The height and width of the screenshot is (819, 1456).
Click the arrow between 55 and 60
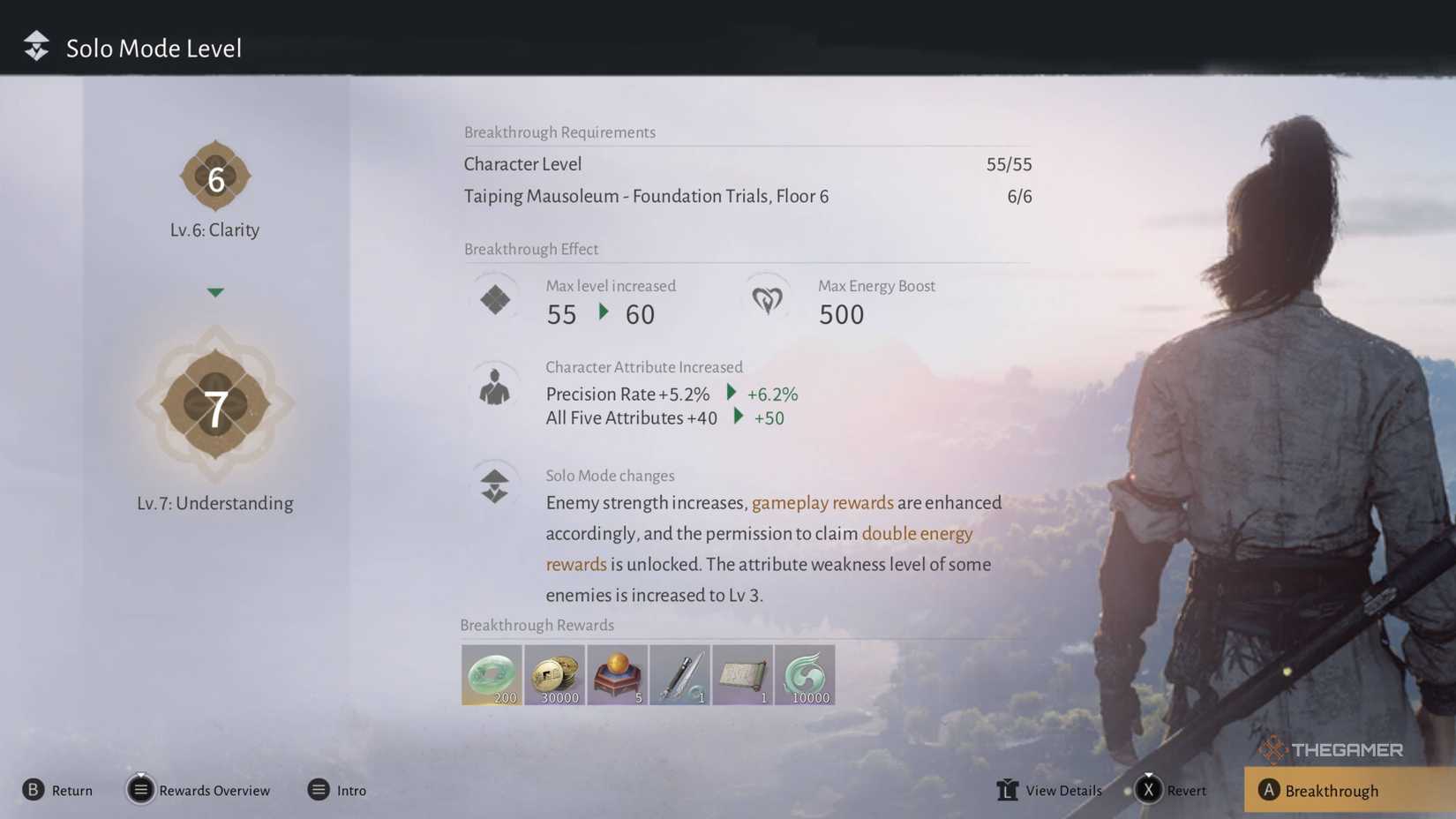(604, 312)
